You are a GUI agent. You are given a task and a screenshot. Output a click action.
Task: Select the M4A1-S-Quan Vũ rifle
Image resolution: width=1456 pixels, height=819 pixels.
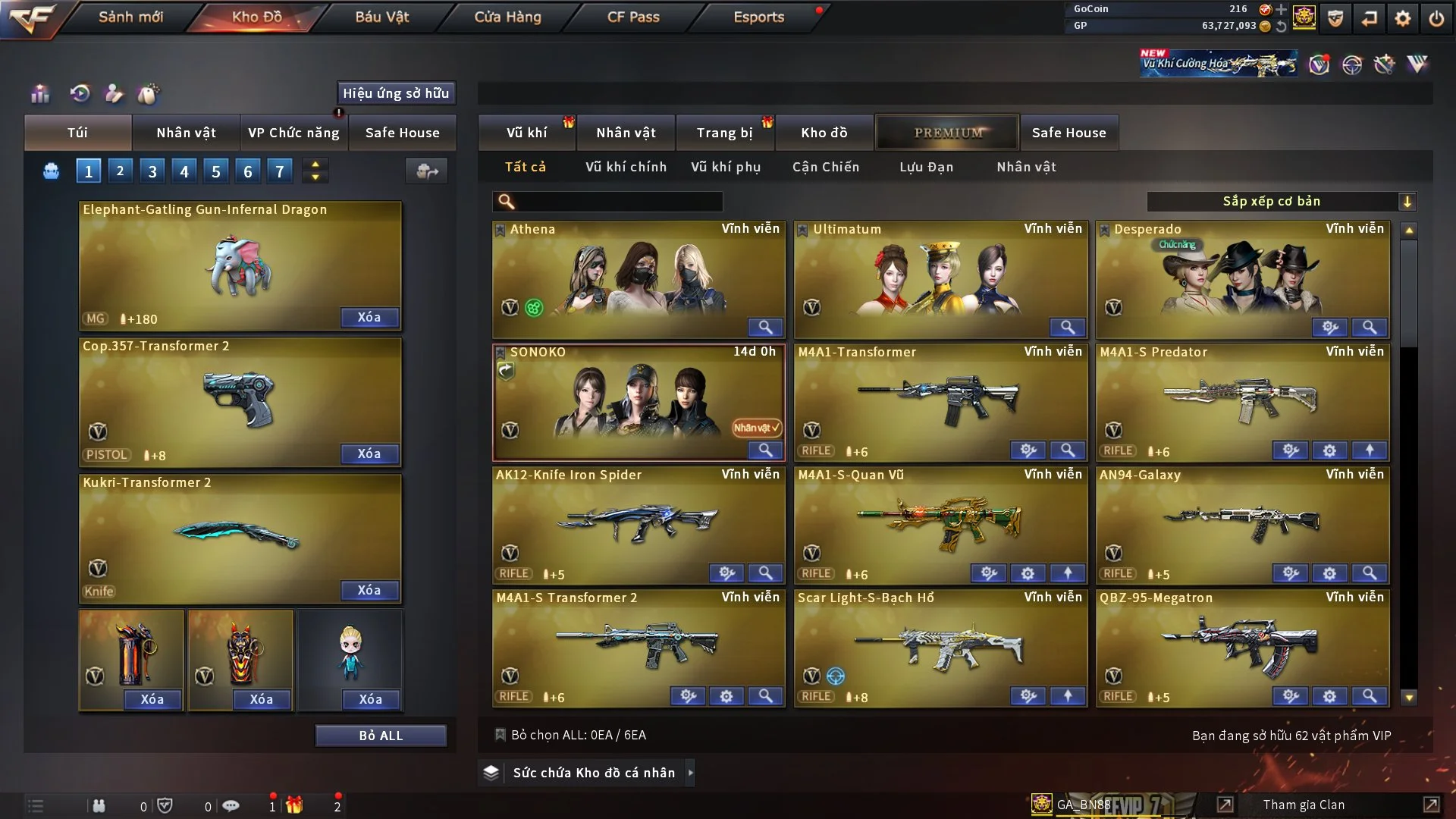pos(940,523)
